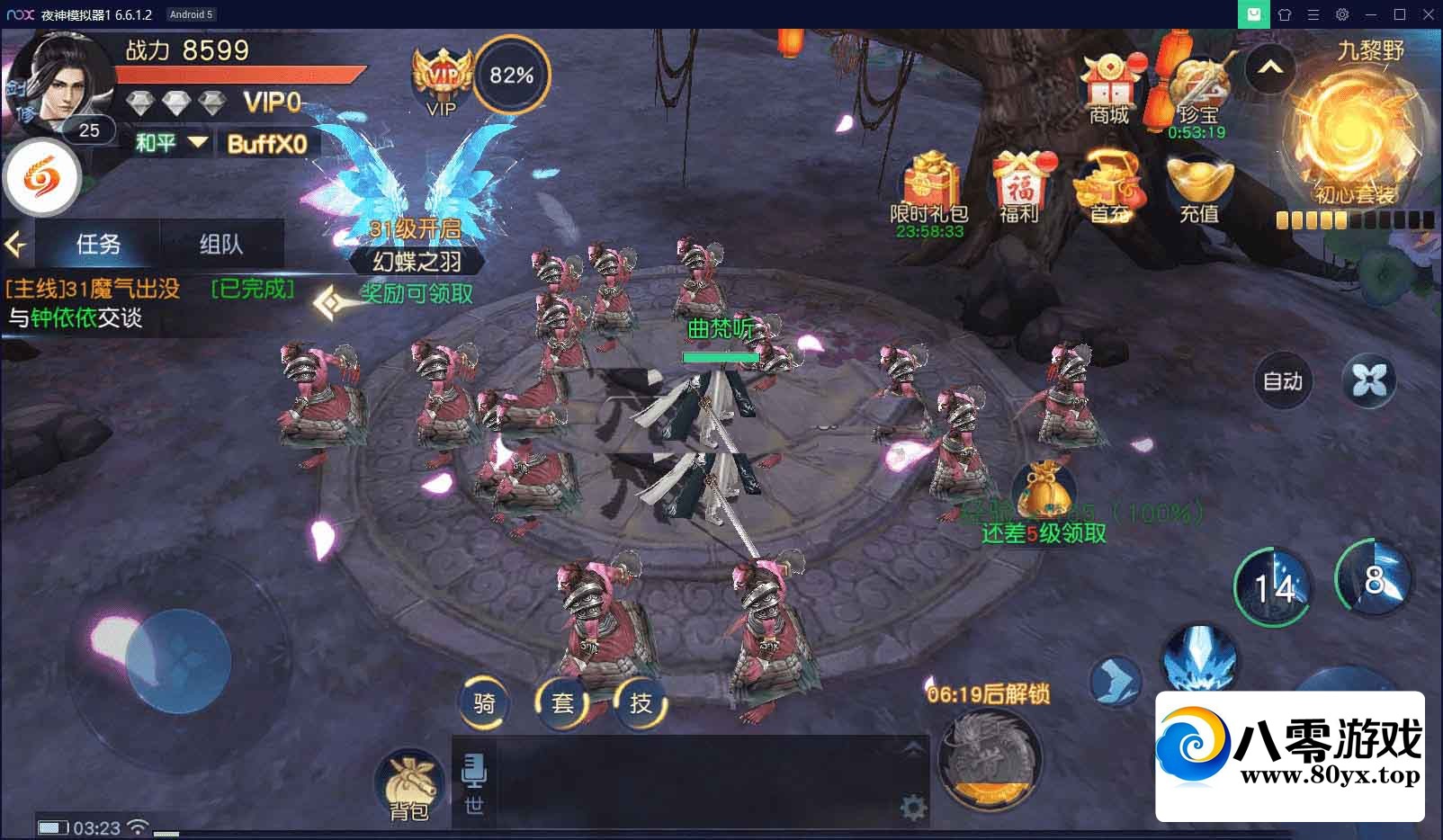Tap the 套 set button

click(x=562, y=702)
